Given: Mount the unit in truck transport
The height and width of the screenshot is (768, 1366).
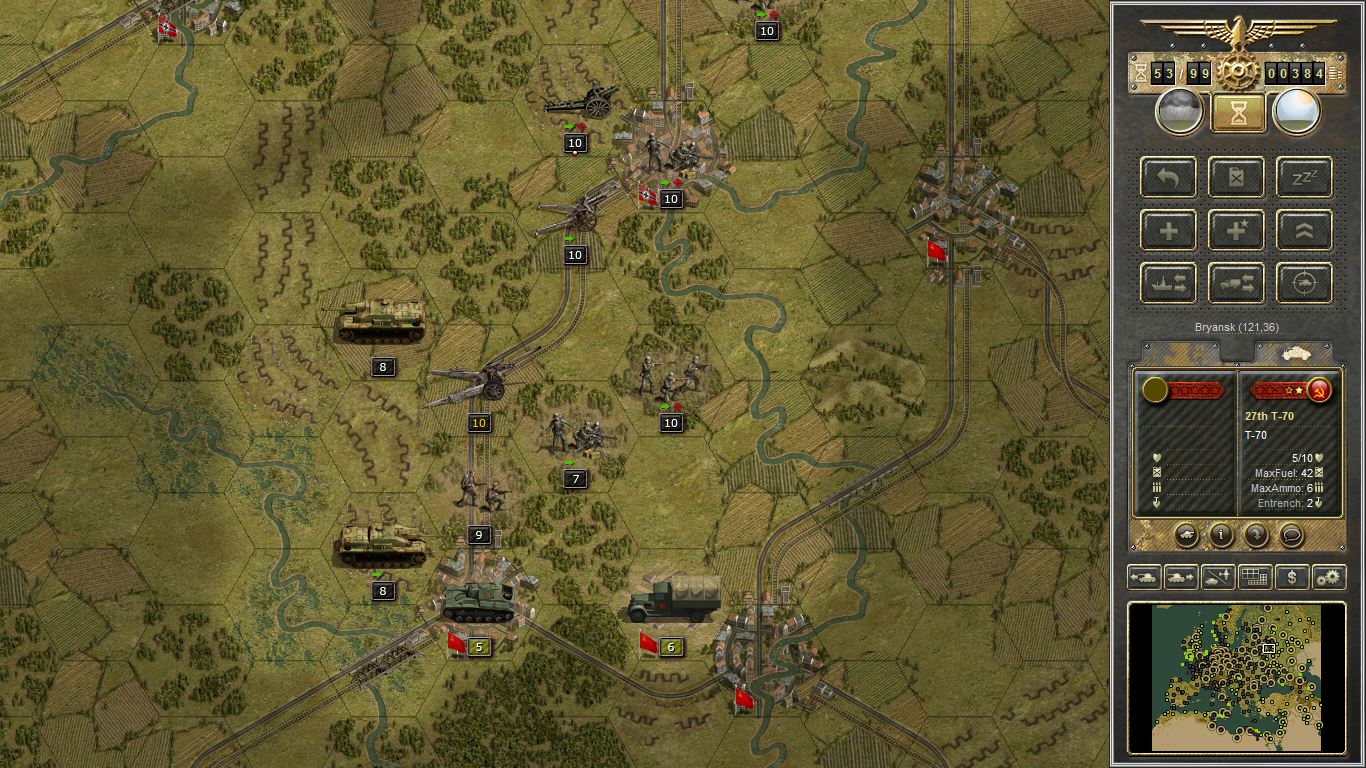Looking at the screenshot, I should [x=1236, y=283].
